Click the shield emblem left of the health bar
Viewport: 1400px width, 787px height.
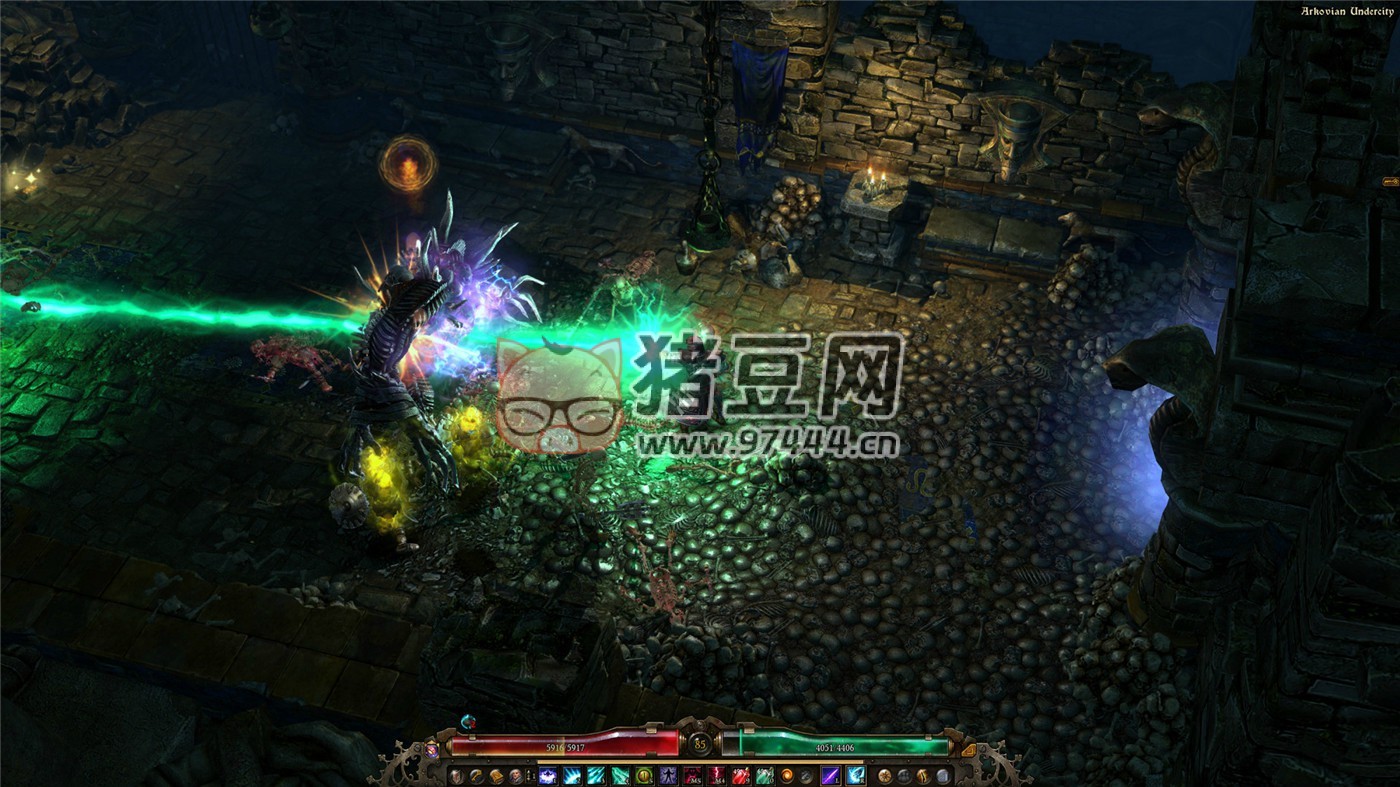(x=456, y=776)
